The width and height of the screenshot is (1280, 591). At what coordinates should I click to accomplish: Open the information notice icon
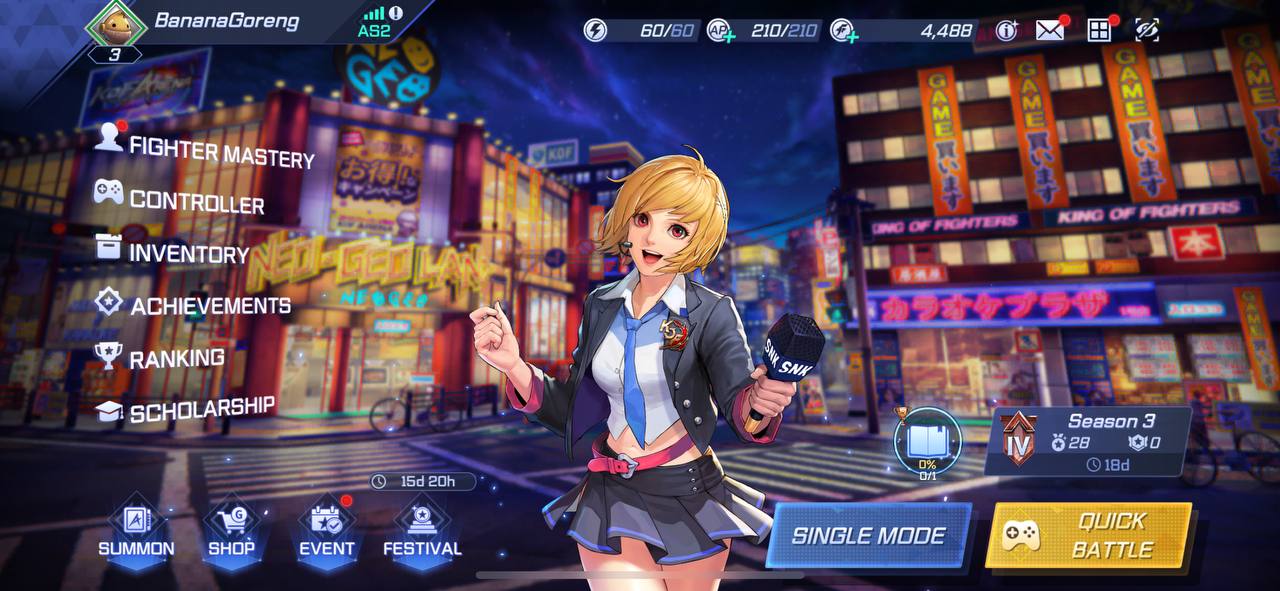pyautogui.click(x=1006, y=30)
